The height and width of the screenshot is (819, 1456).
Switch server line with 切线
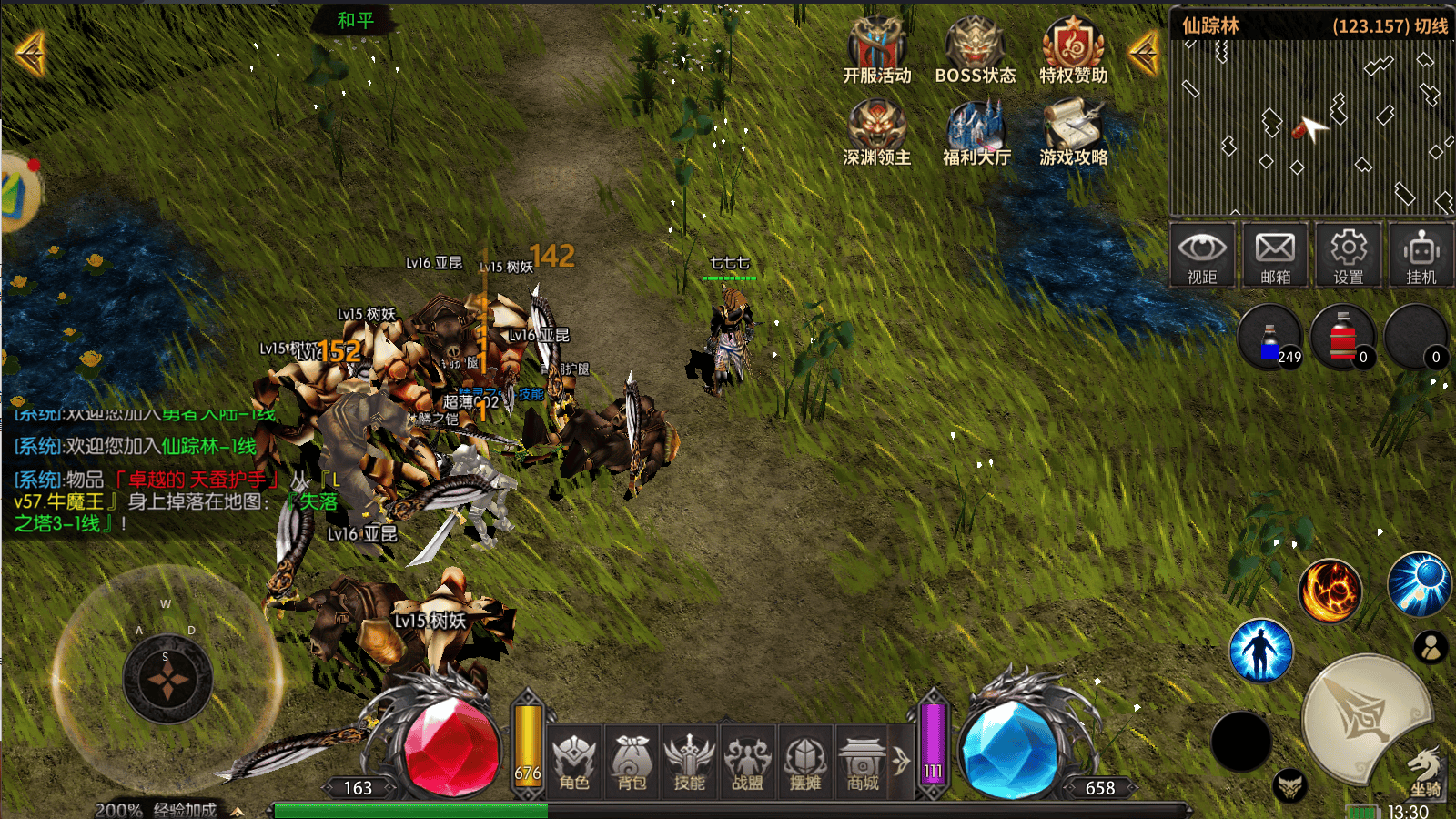pyautogui.click(x=1431, y=26)
